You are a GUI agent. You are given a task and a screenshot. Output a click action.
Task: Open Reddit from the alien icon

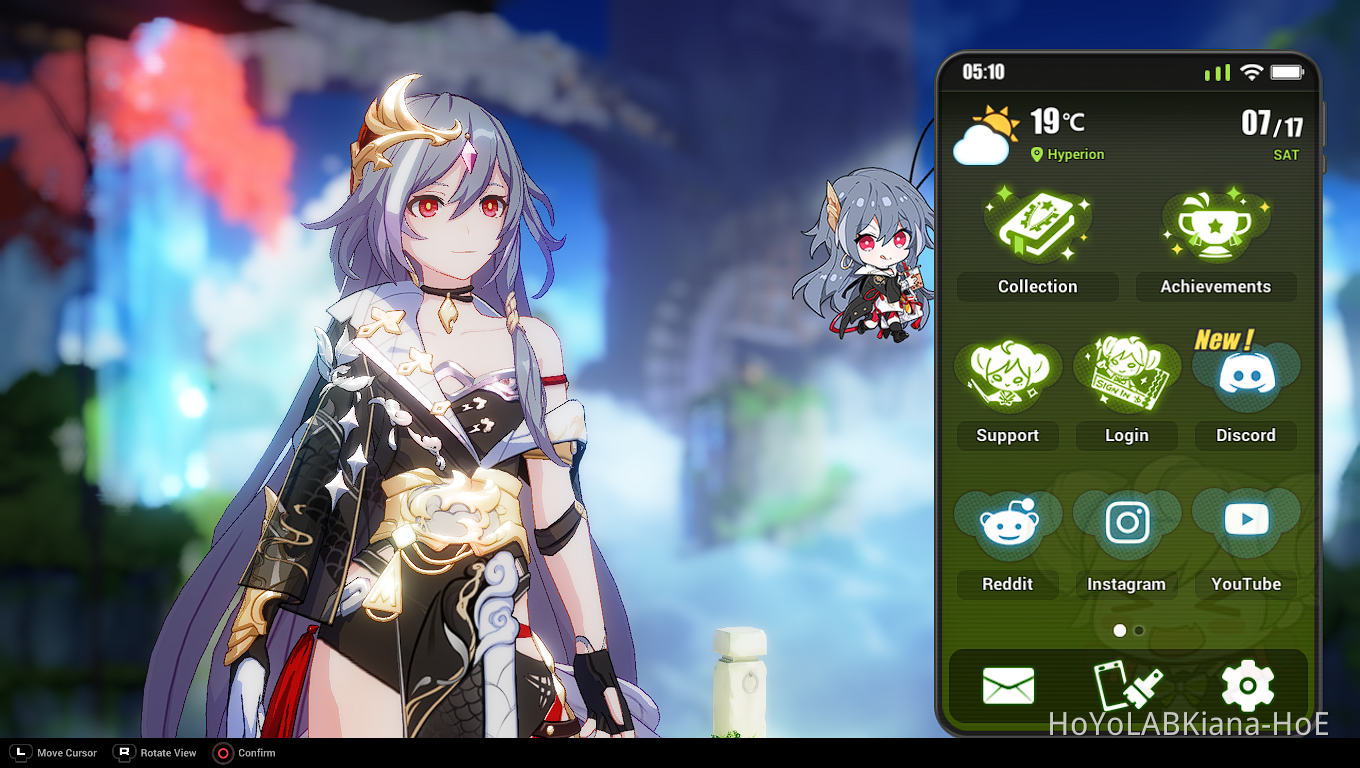click(x=1007, y=520)
